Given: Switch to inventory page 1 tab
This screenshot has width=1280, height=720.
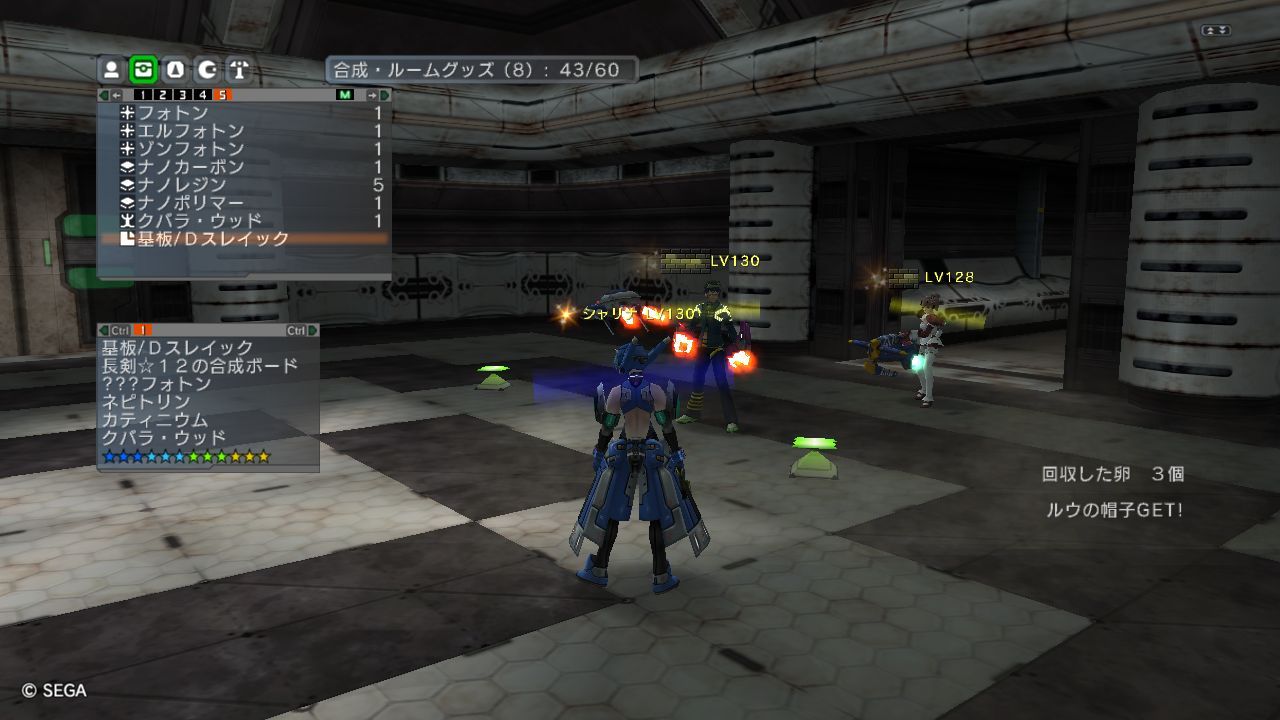Looking at the screenshot, I should 143,95.
